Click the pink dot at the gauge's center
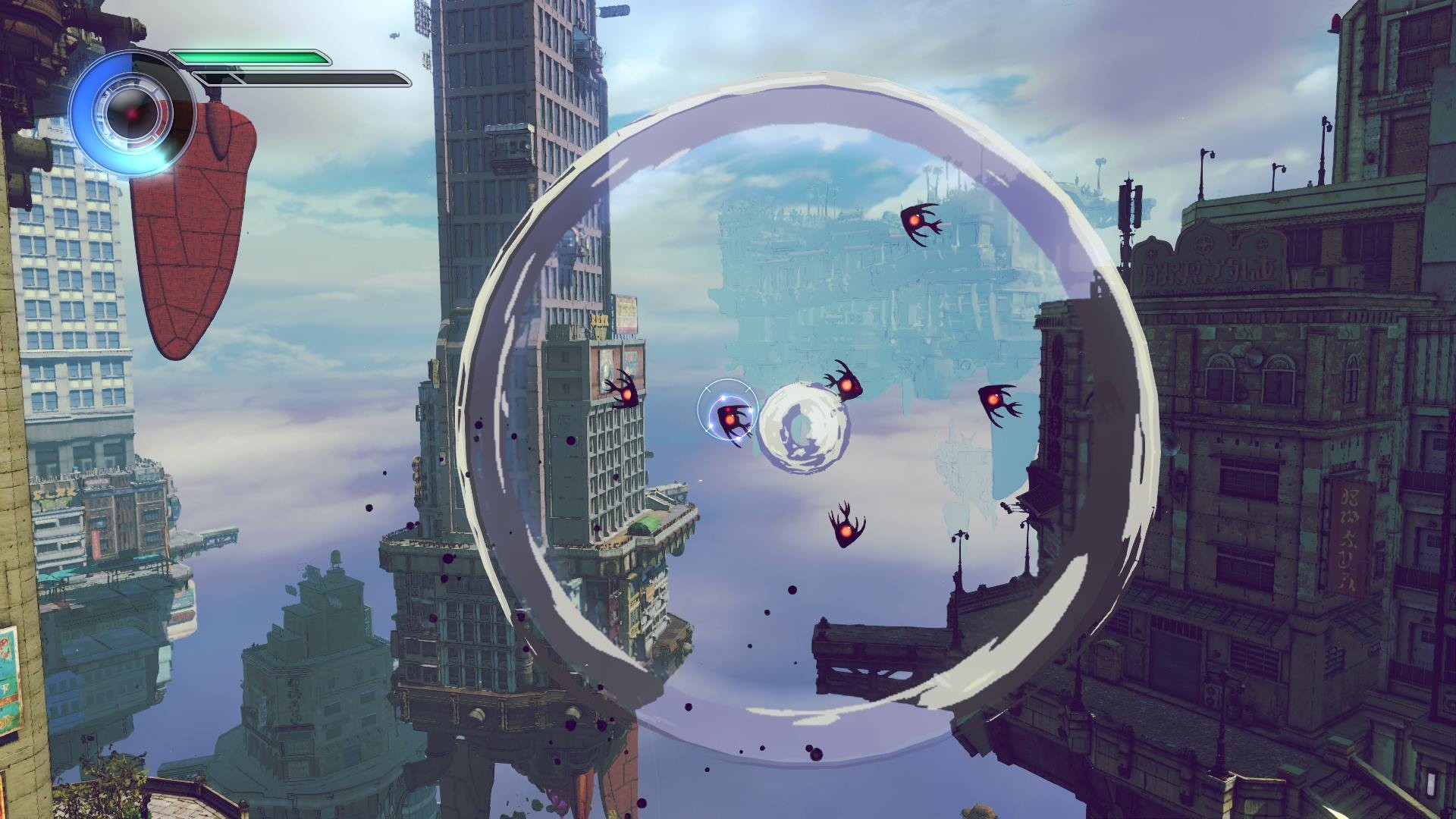Image resolution: width=1456 pixels, height=819 pixels. (x=130, y=112)
